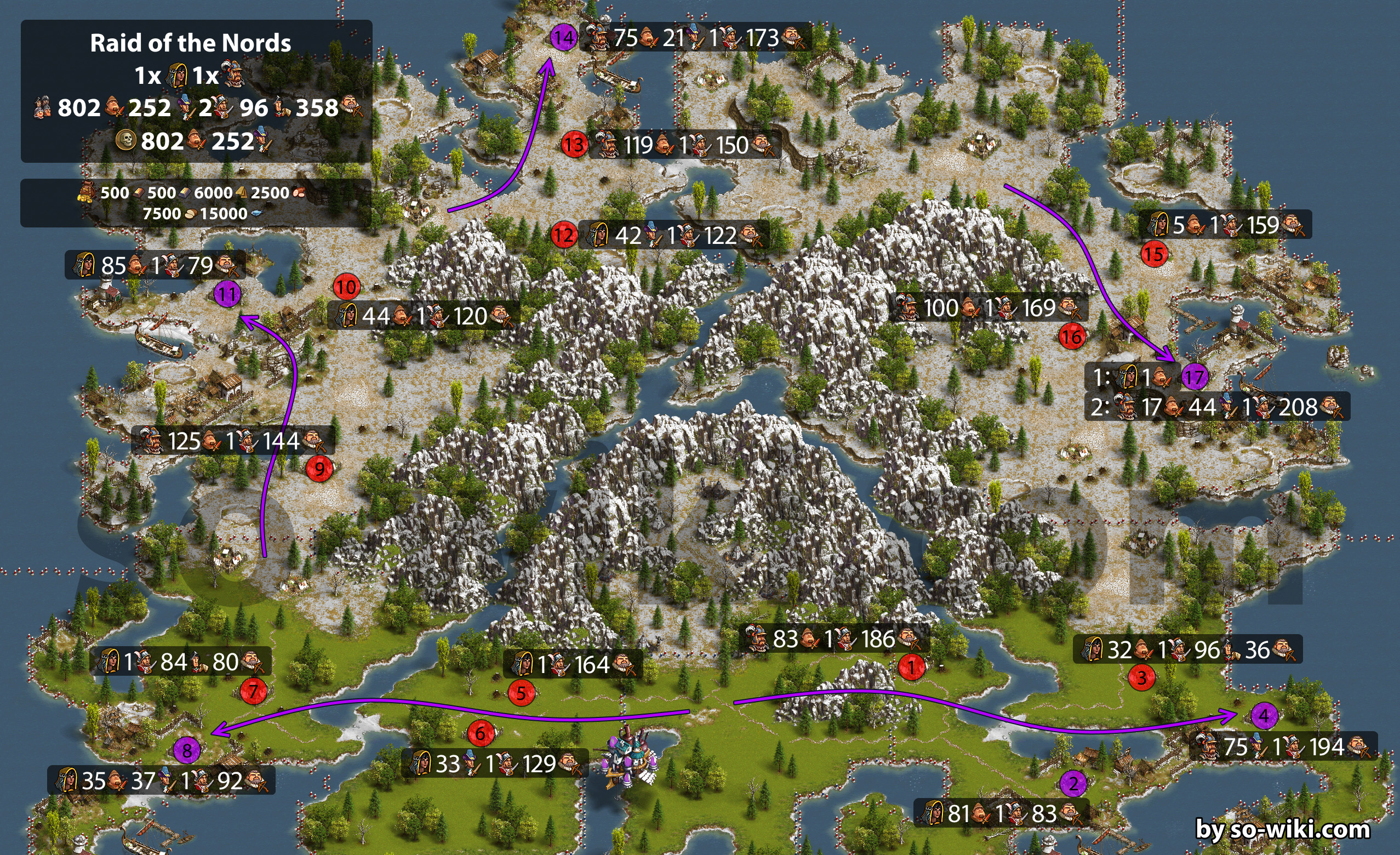Image resolution: width=1400 pixels, height=855 pixels.
Task: Pick the red marker numbered 6
Action: click(481, 733)
